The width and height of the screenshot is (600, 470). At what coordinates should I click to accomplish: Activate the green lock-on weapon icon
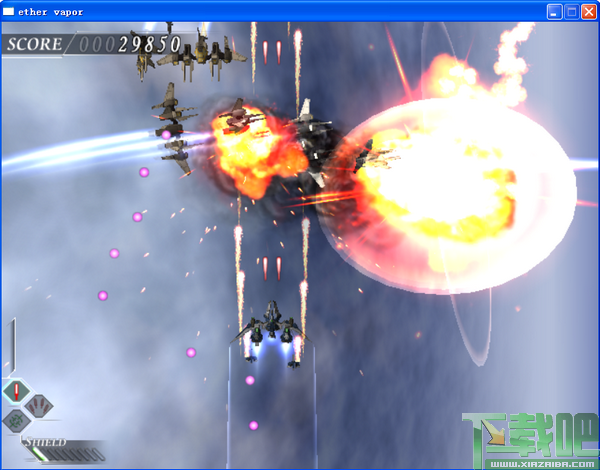tap(16, 421)
